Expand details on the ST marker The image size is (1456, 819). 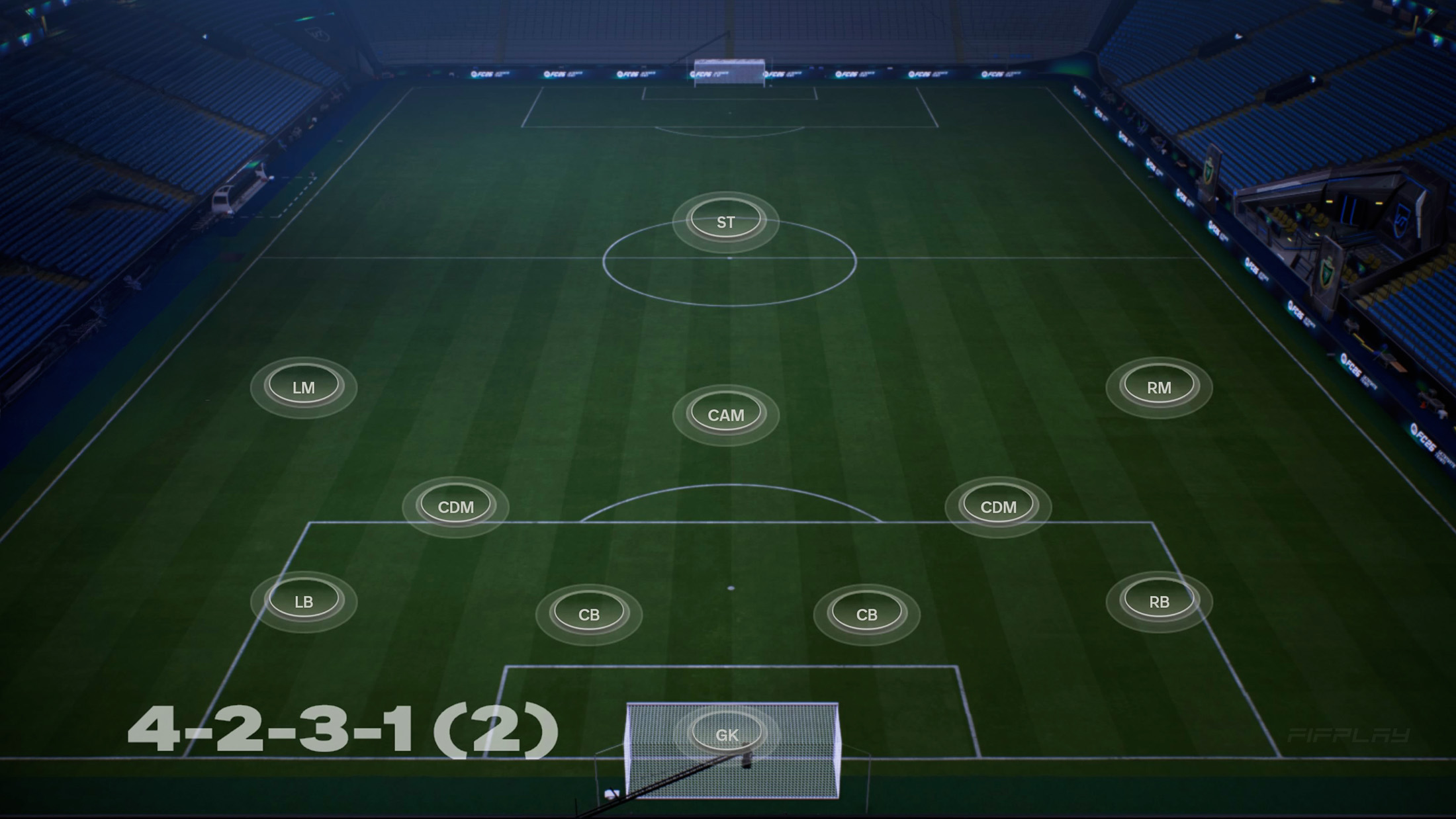pos(725,220)
